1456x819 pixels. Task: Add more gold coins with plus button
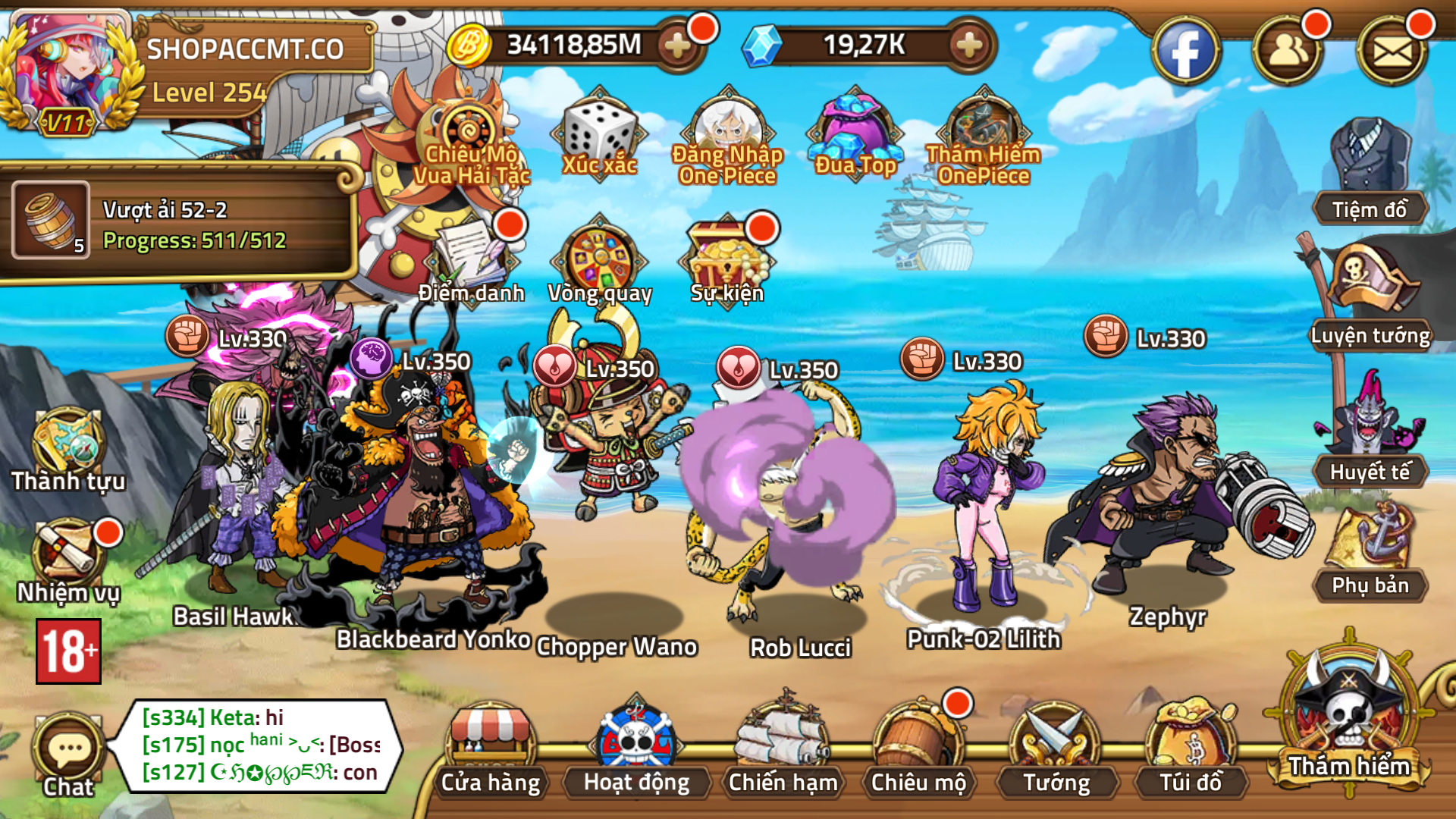(677, 46)
